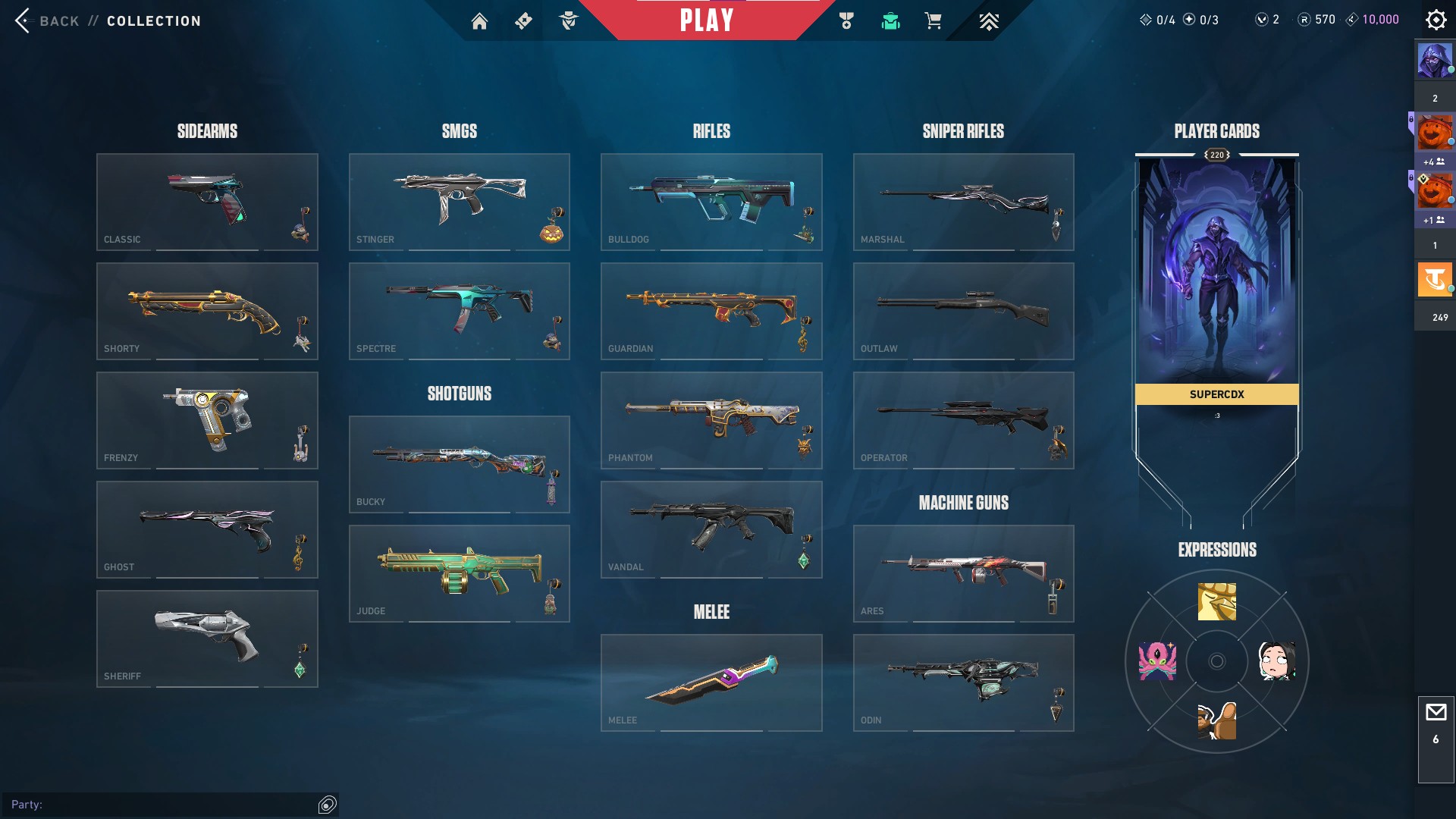Open the Stinger SMG skin slot
This screenshot has width=1456, height=819.
(x=459, y=202)
